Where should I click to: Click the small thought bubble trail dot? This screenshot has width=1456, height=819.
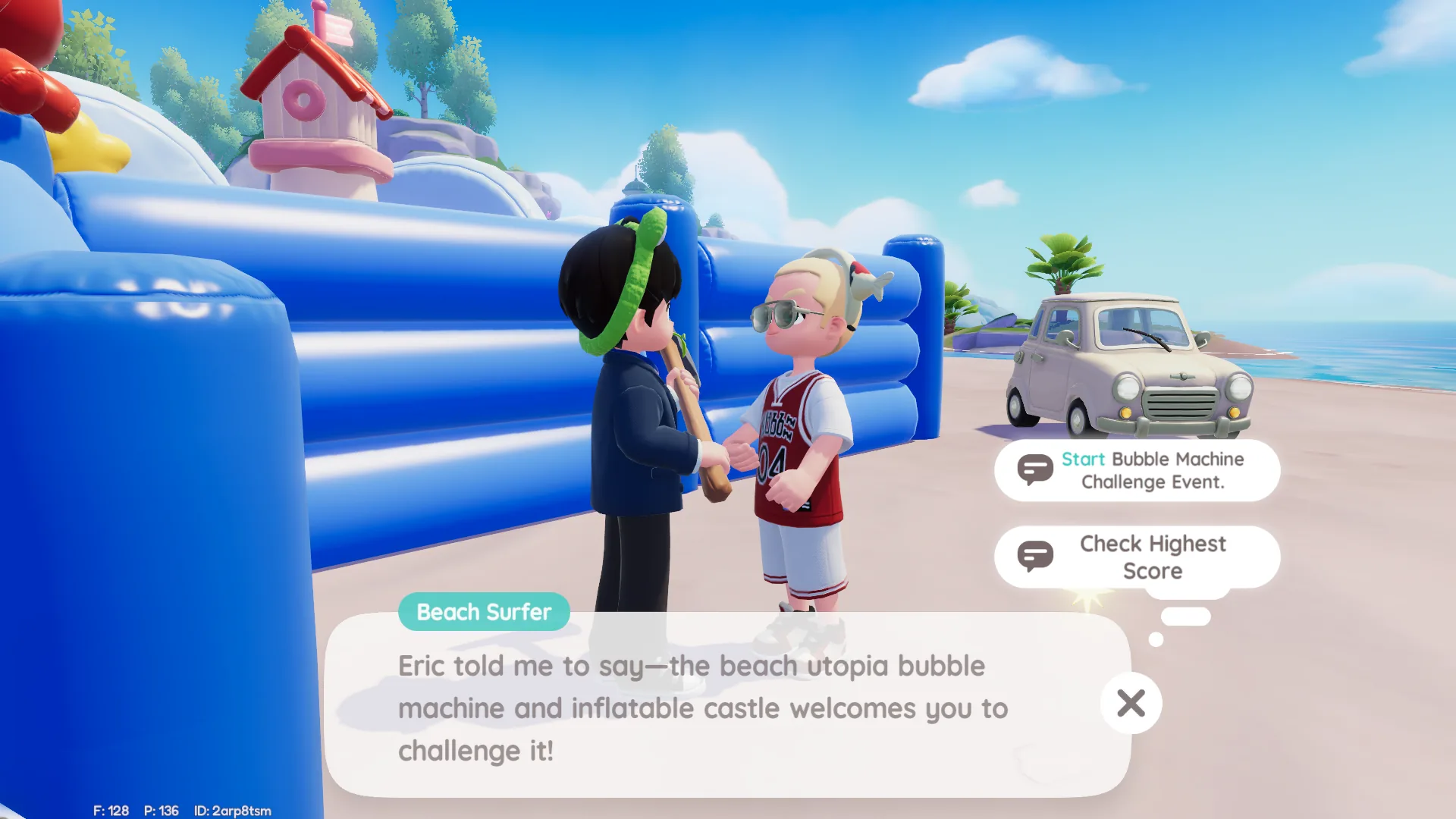coord(1155,641)
